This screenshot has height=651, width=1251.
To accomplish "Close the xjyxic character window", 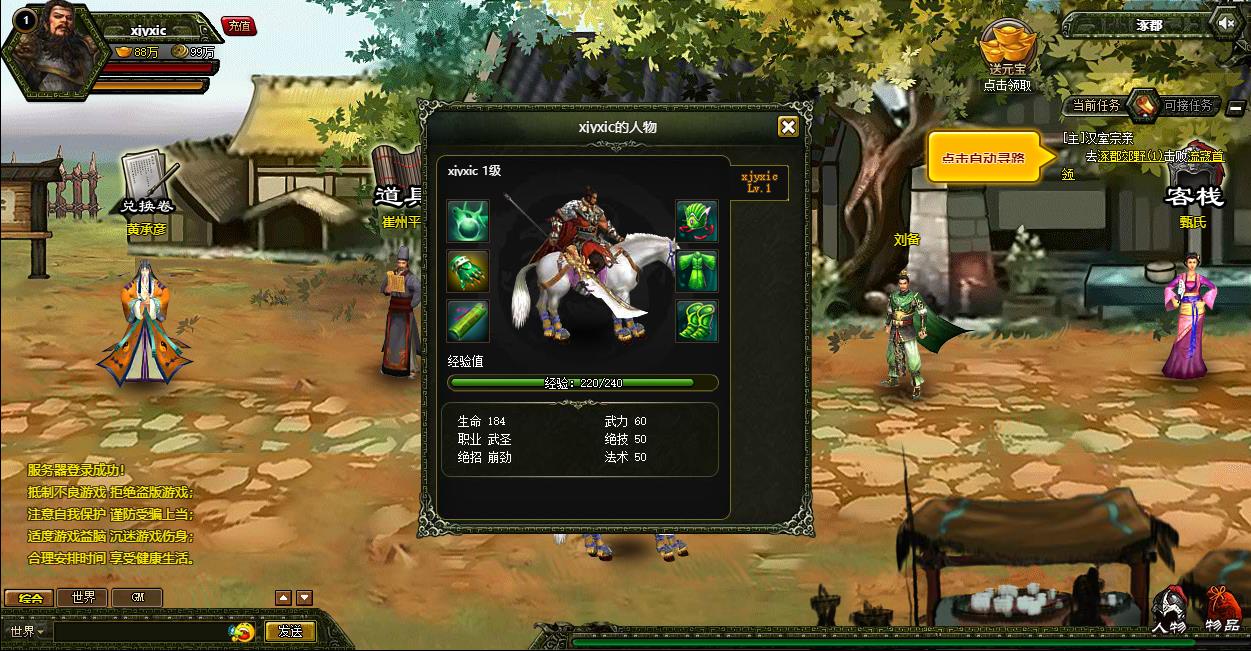I will [x=788, y=126].
